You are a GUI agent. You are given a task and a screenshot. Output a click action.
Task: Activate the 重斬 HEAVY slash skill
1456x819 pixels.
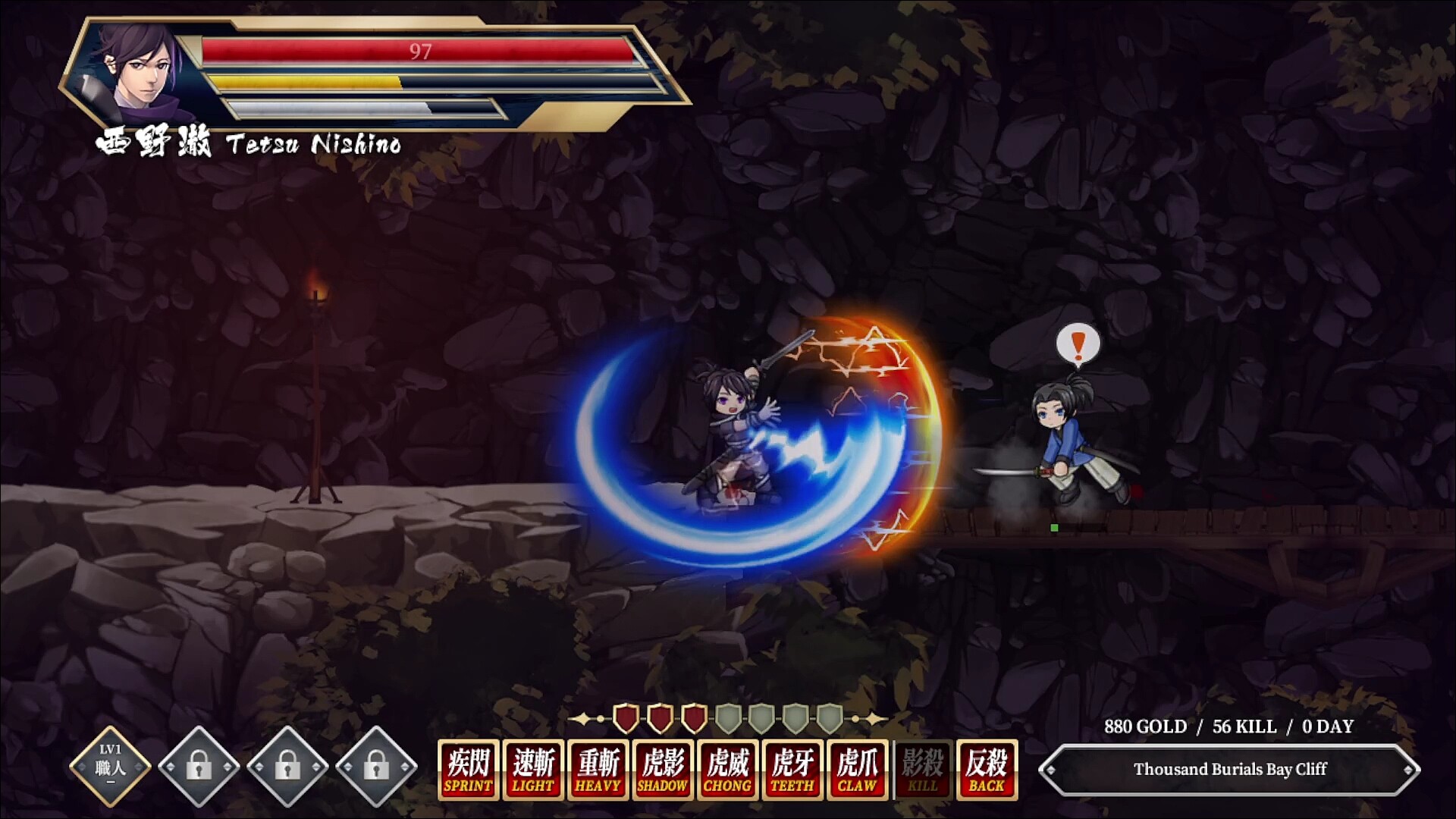coord(598,770)
